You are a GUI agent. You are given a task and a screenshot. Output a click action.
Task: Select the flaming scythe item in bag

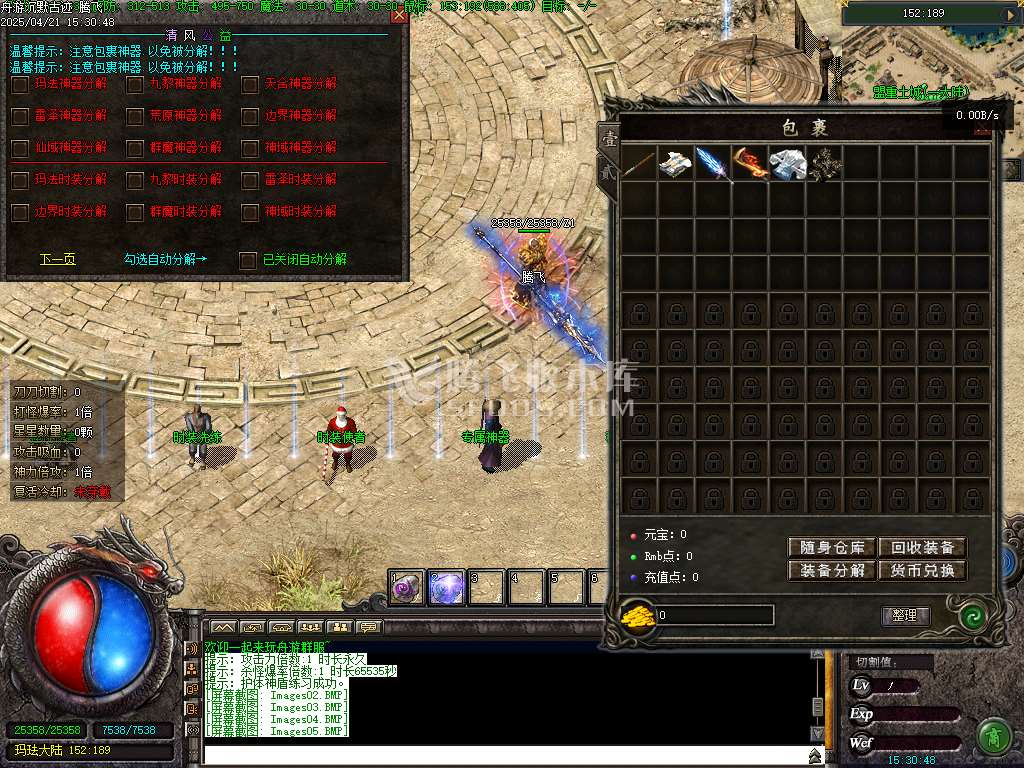(x=750, y=163)
